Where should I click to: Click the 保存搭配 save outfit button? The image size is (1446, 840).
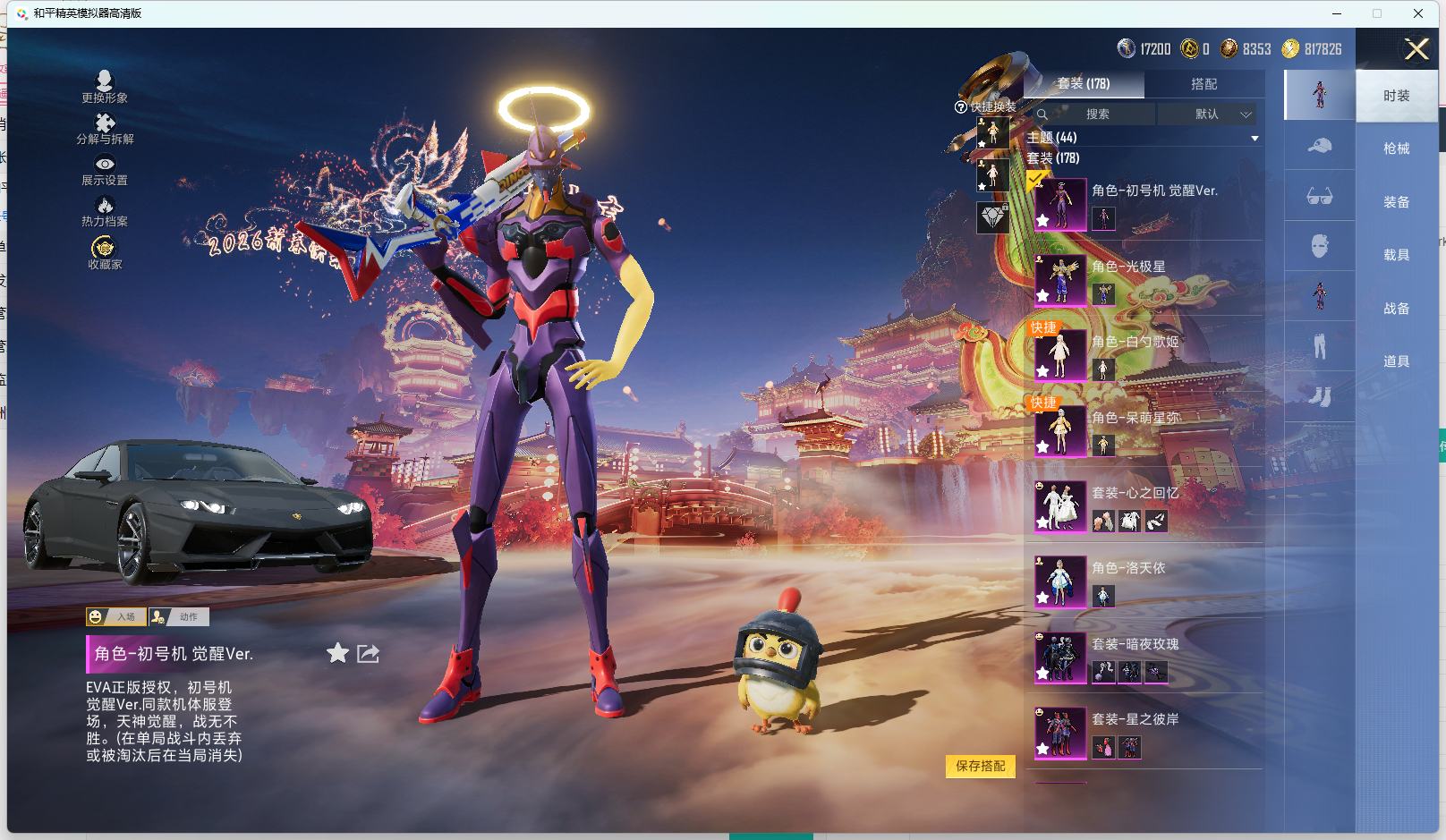980,766
